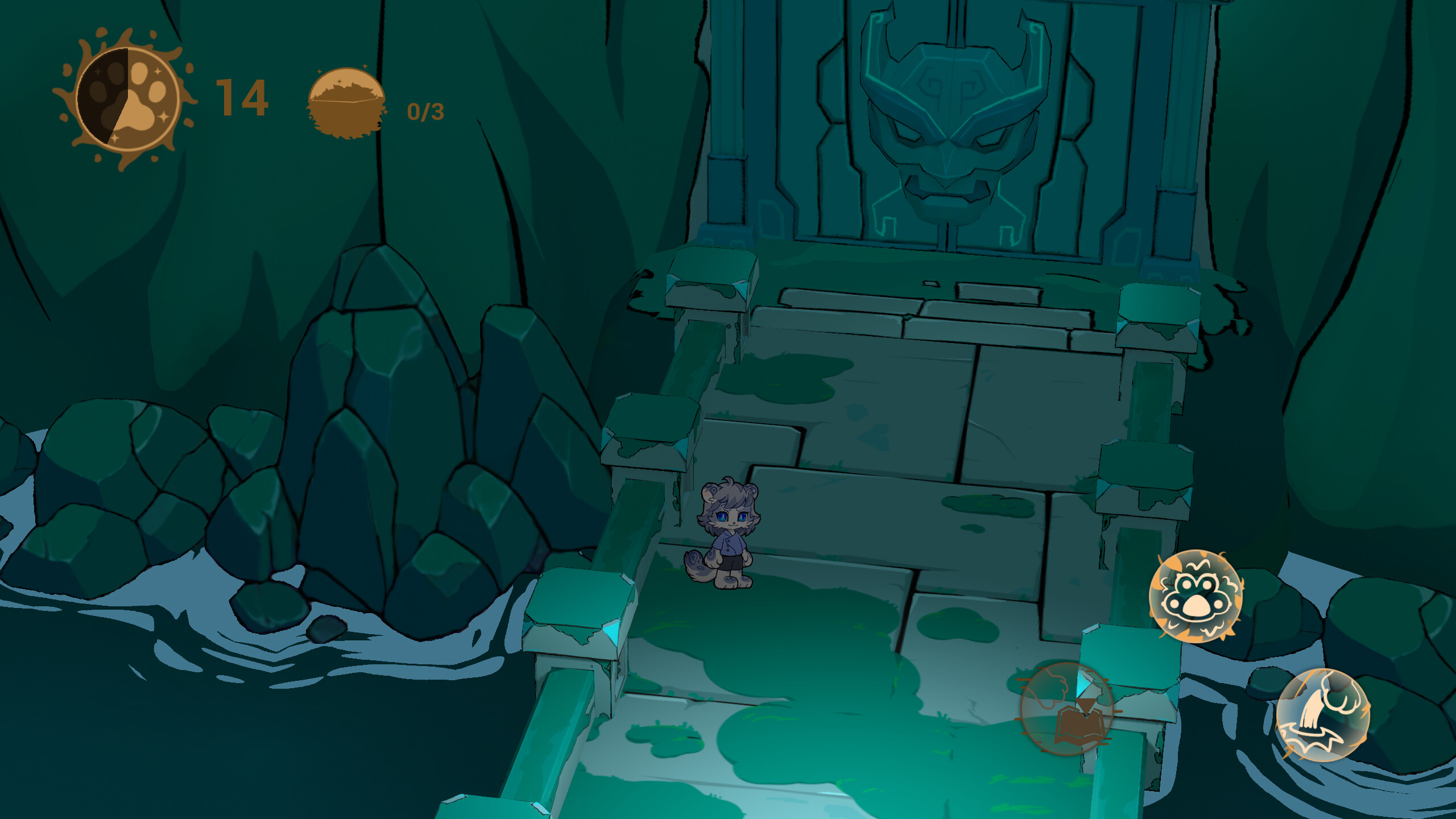Click the 0/3 progress text

pyautogui.click(x=427, y=113)
